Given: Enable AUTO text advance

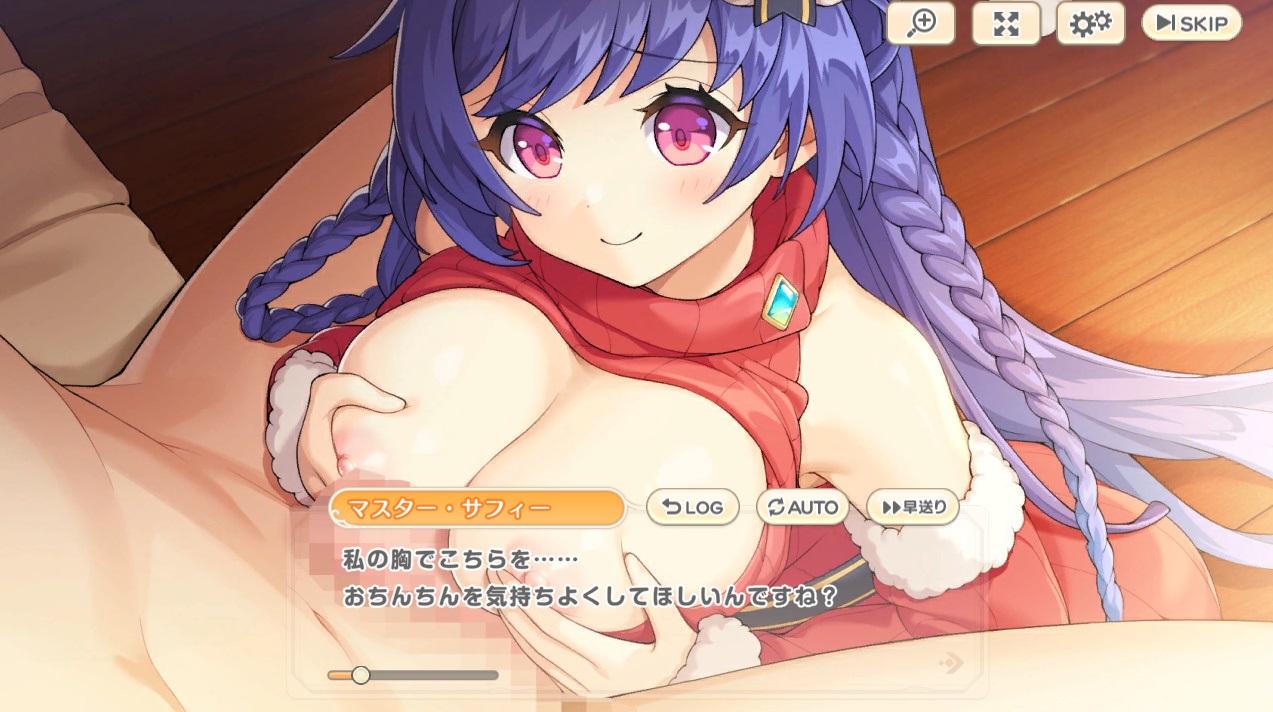Looking at the screenshot, I should pyautogui.click(x=802, y=507).
